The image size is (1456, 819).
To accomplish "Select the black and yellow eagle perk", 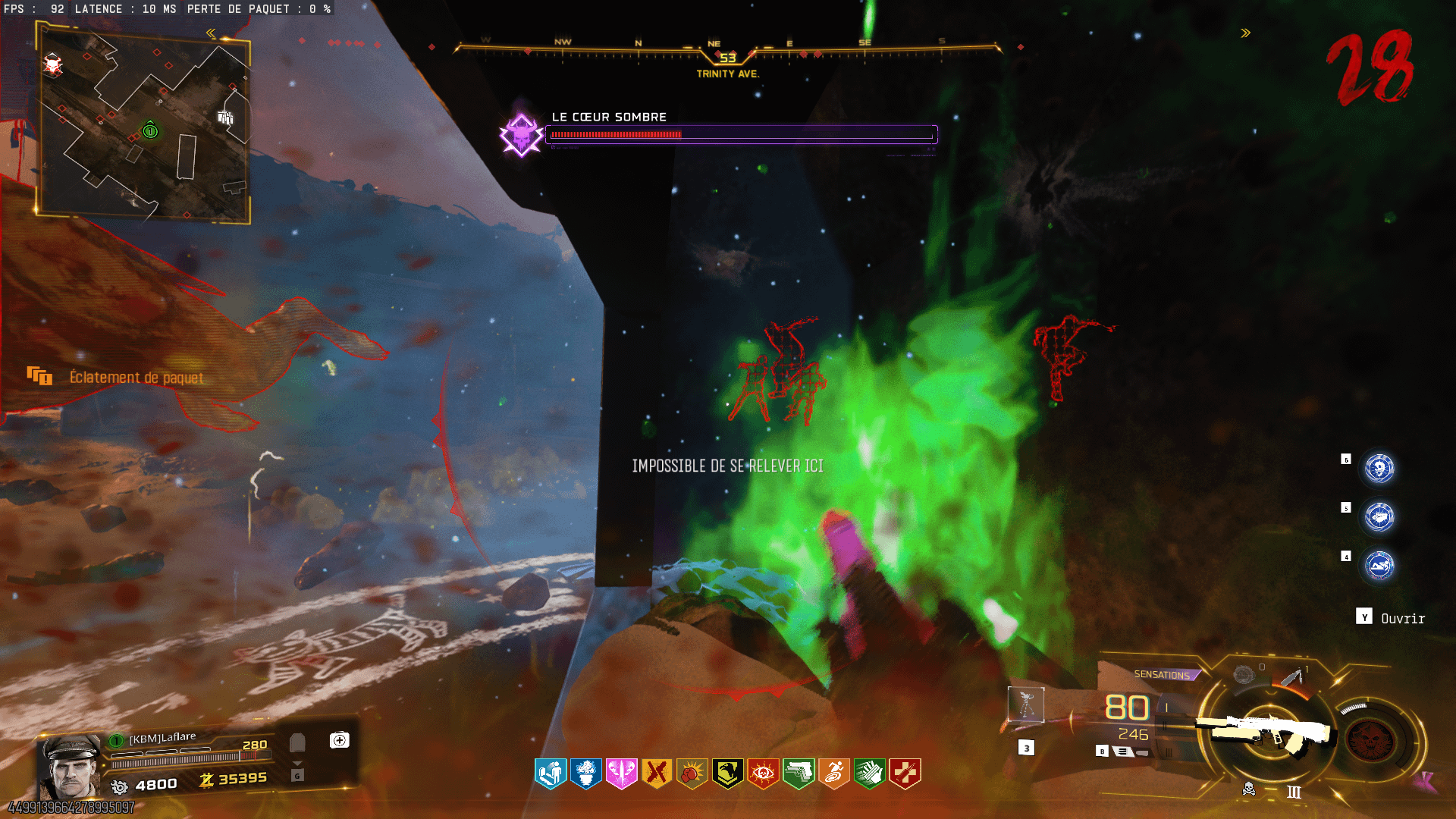I will [x=728, y=773].
